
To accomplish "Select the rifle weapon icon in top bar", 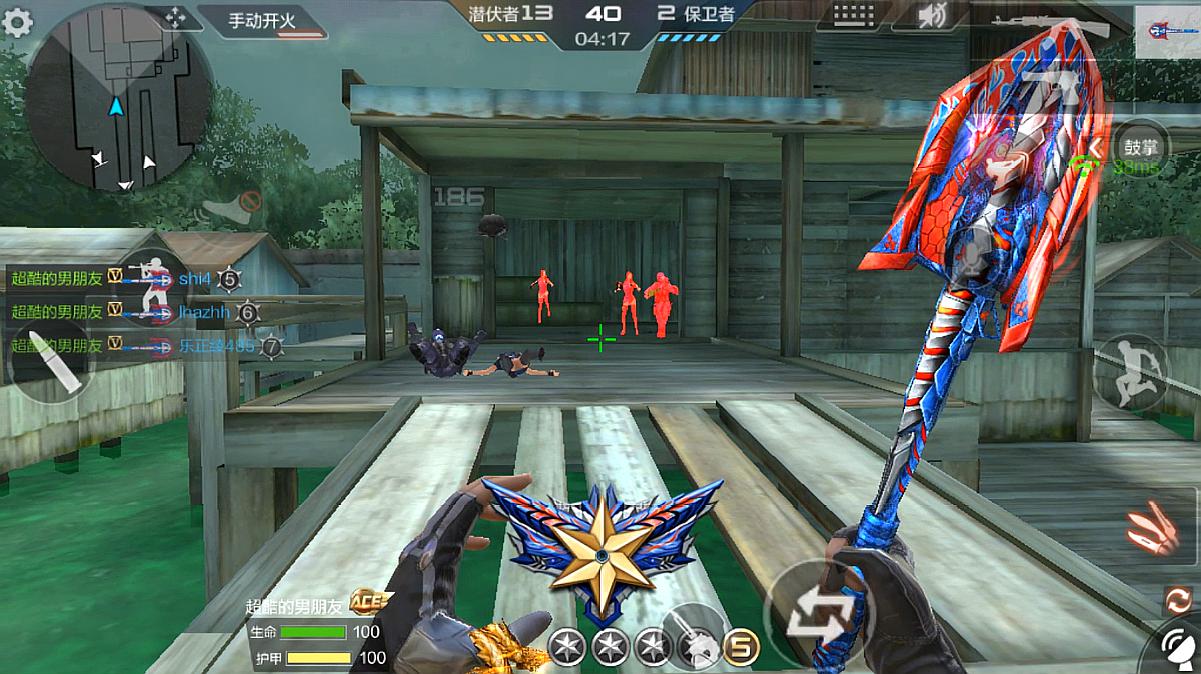I will (x=1050, y=22).
